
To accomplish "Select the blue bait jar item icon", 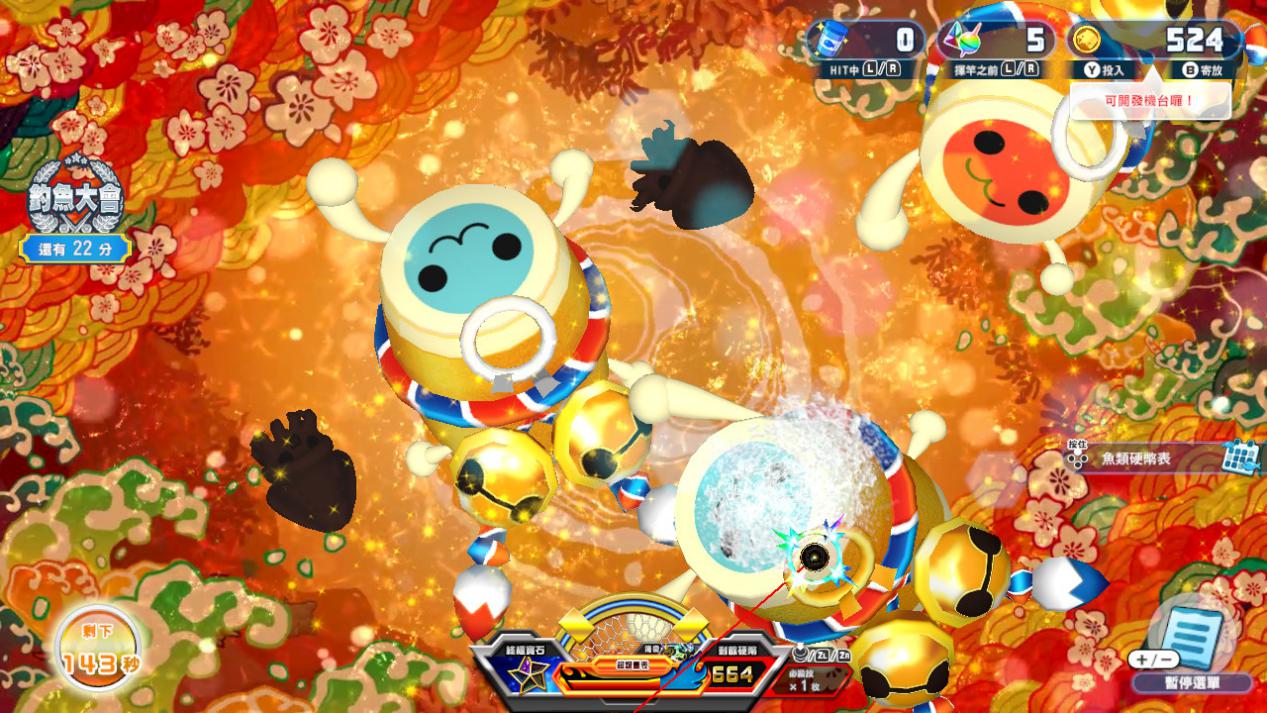I will 826,41.
